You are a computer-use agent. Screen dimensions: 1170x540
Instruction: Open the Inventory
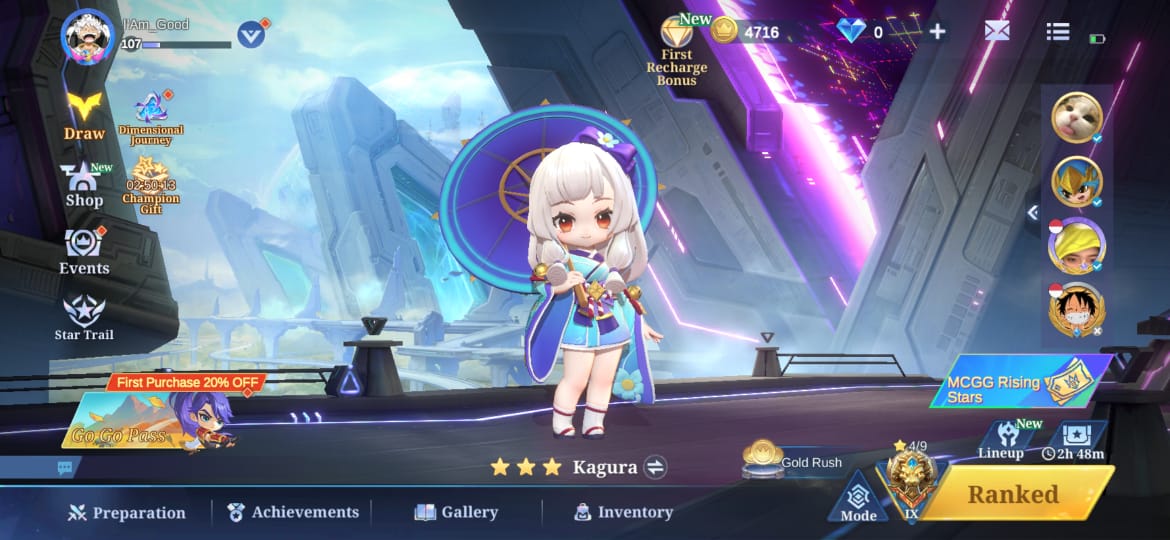pyautogui.click(x=623, y=512)
